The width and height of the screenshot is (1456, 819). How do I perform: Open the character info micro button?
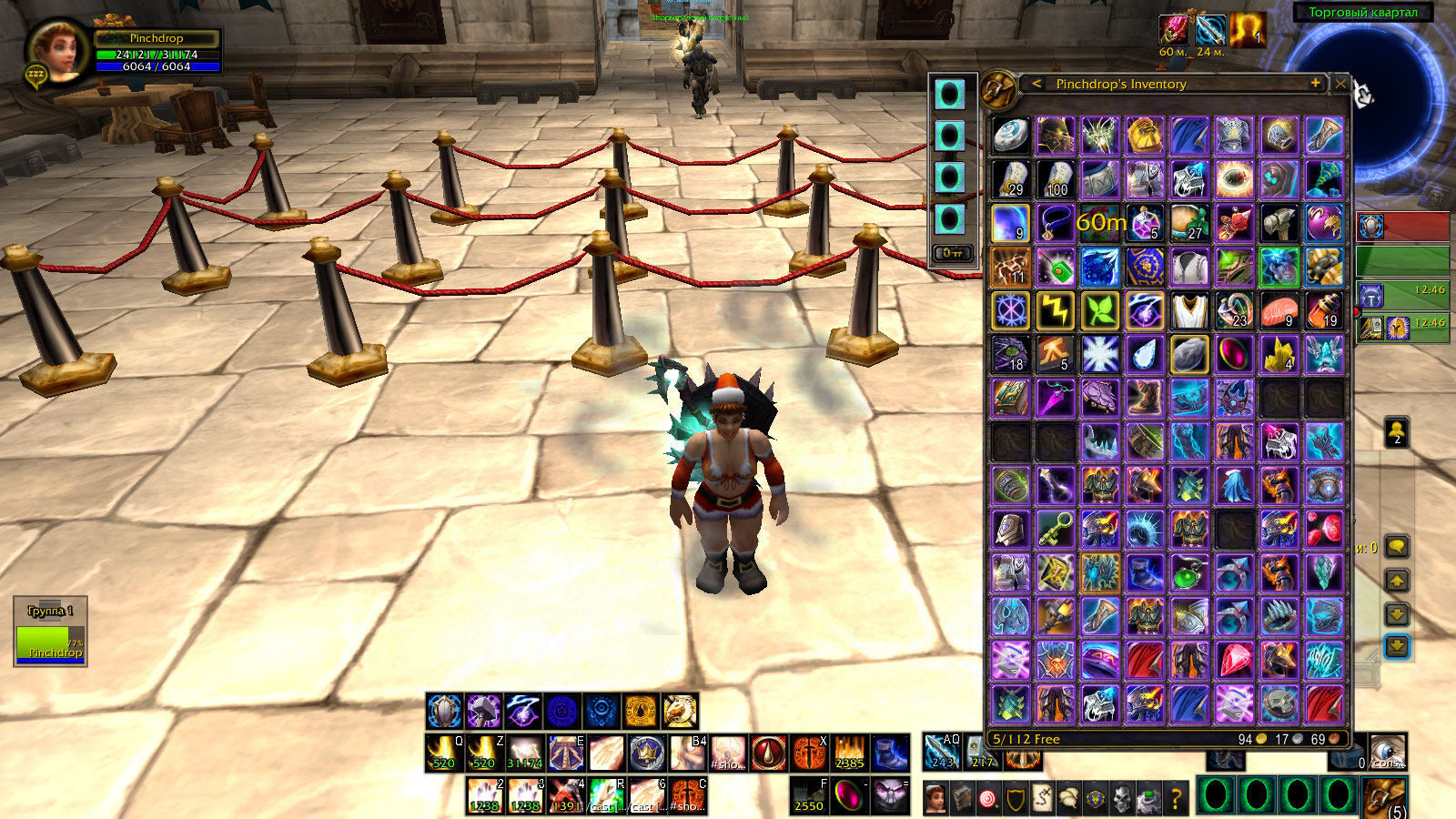935,799
